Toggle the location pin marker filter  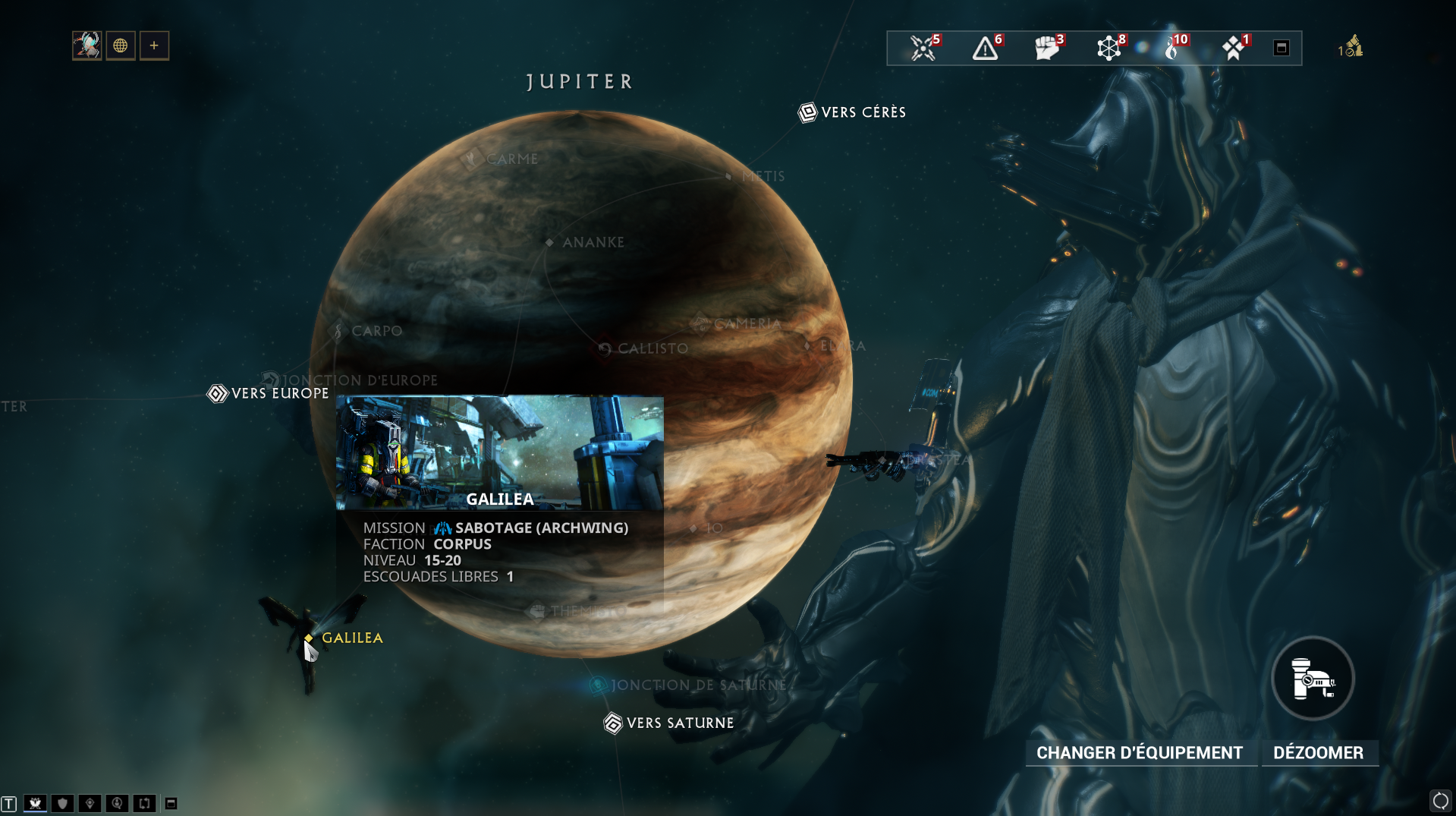[89, 802]
